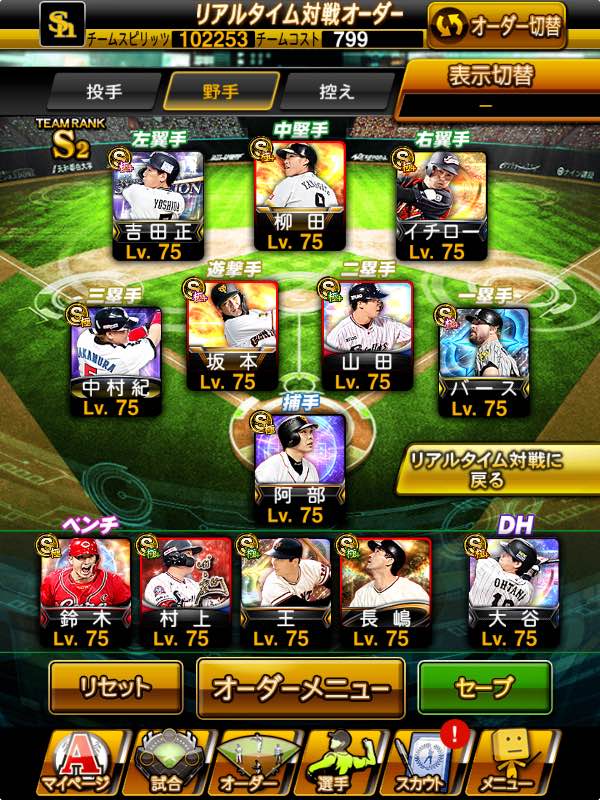This screenshot has width=600, height=800.
Task: Tap the オーダー切替 button
Action: (496, 25)
